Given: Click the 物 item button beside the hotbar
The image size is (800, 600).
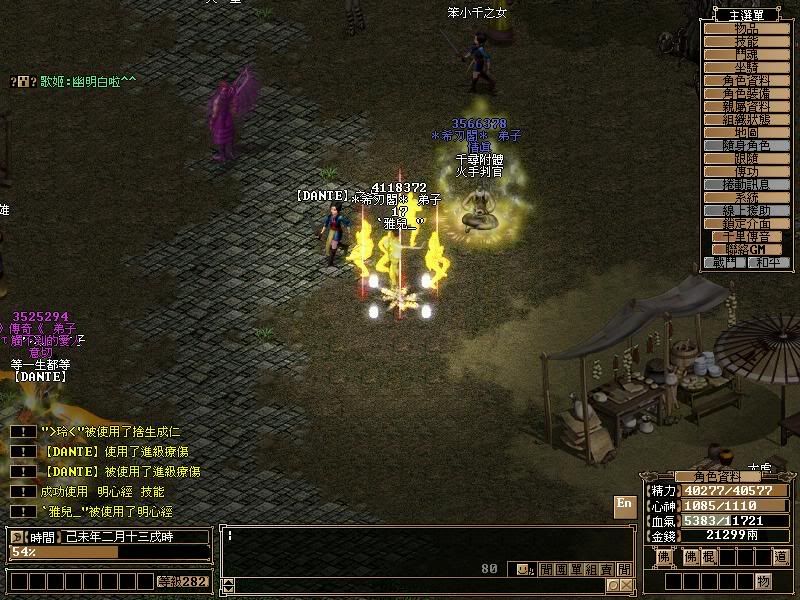Looking at the screenshot, I should pos(763,581).
